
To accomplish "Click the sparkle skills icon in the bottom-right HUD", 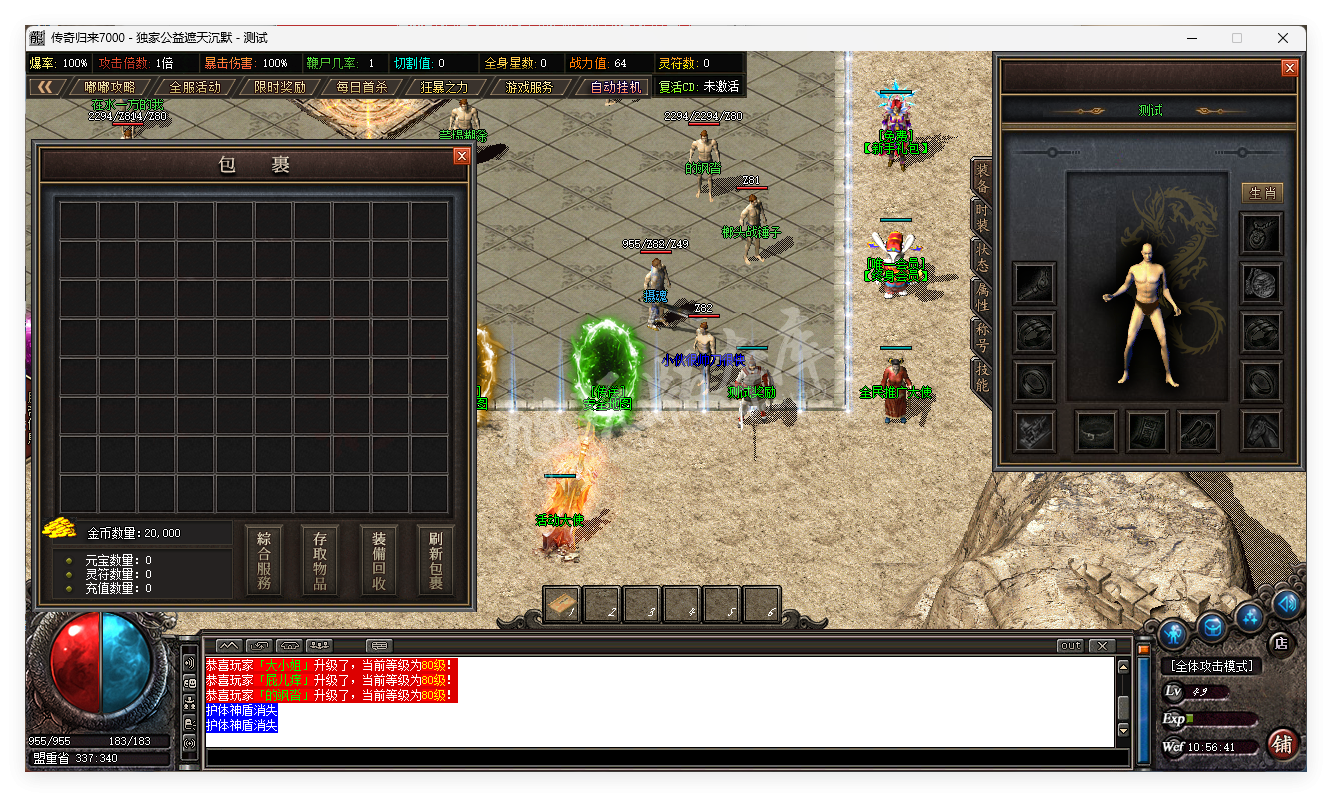I will (1249, 618).
